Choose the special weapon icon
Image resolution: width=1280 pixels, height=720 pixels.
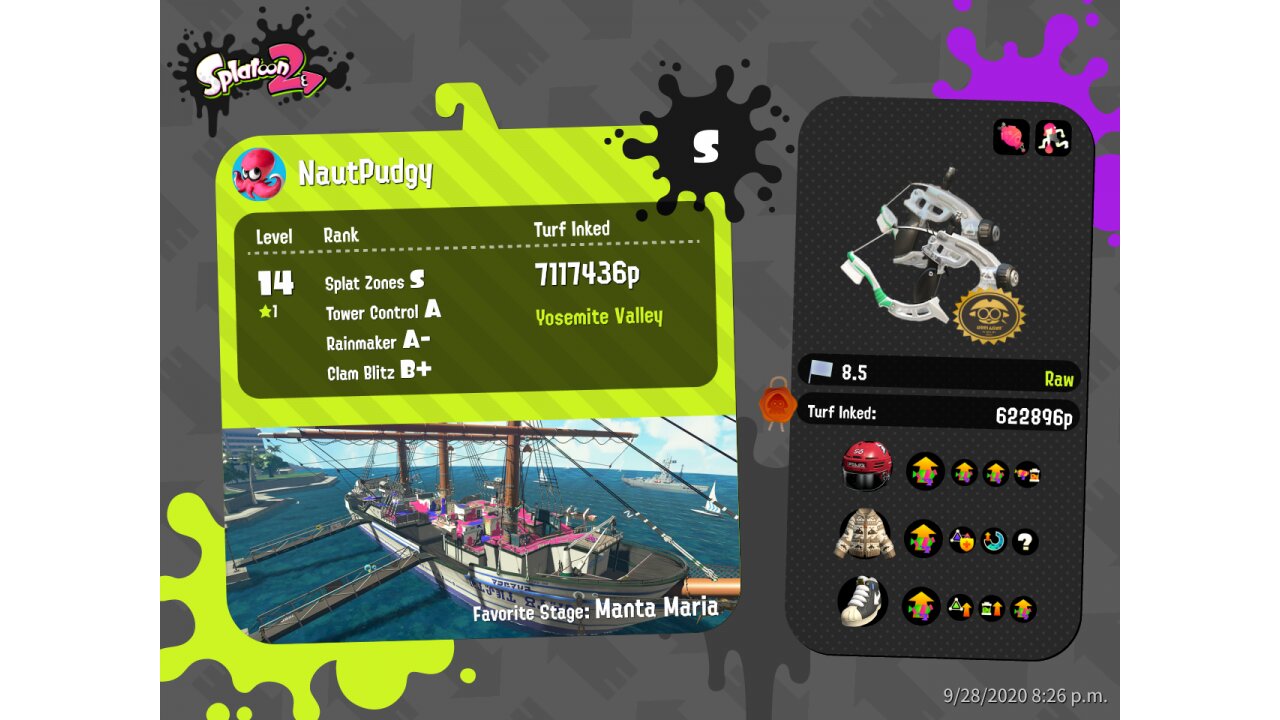coord(1053,137)
